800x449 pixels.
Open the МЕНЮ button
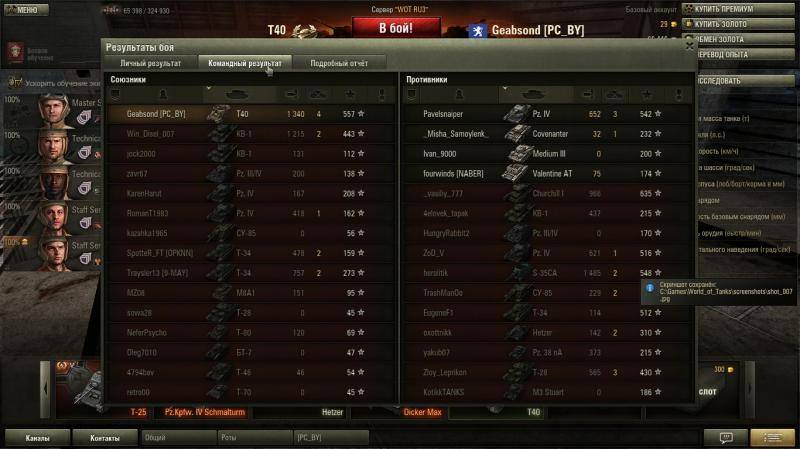click(24, 9)
